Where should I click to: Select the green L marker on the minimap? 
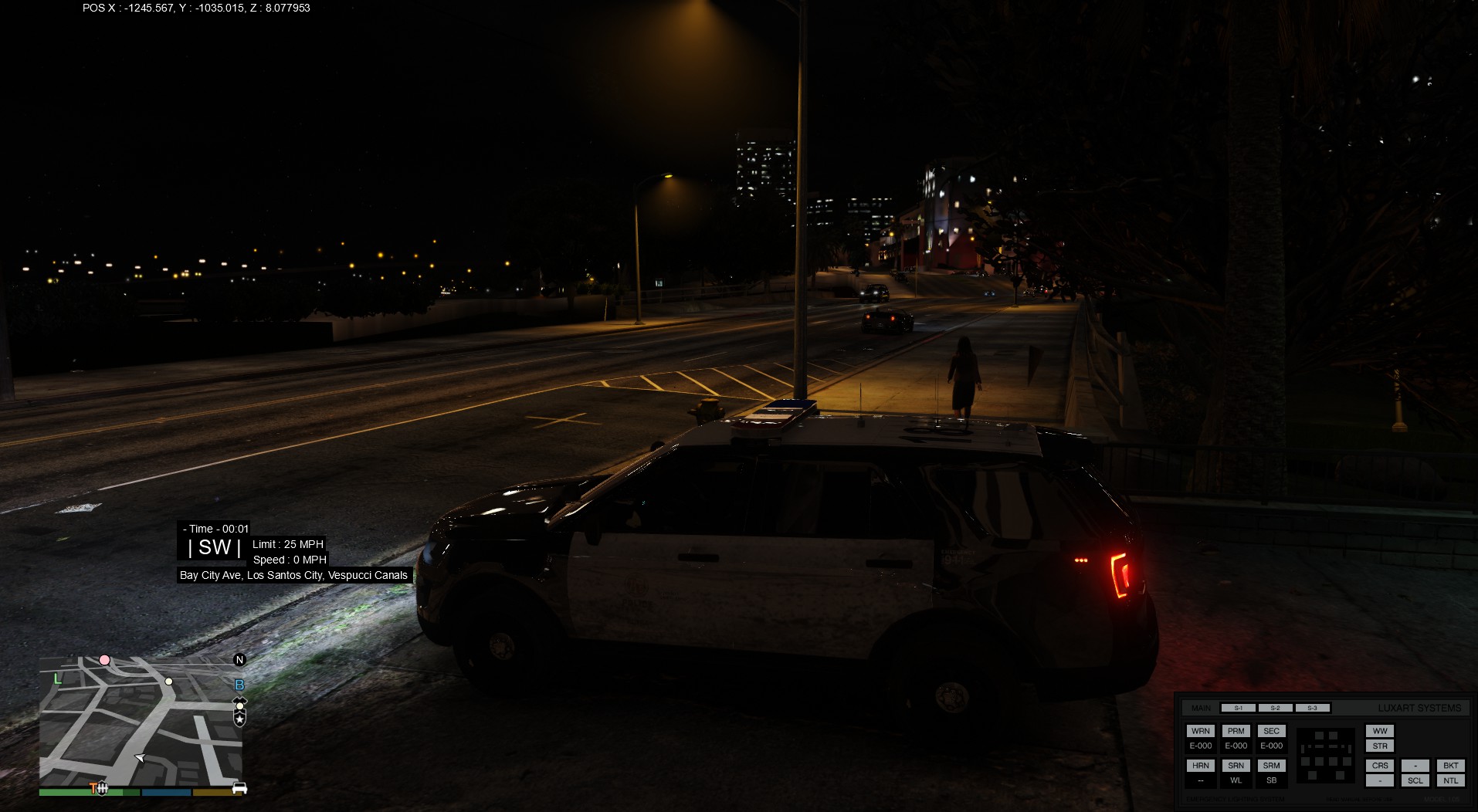coord(57,679)
